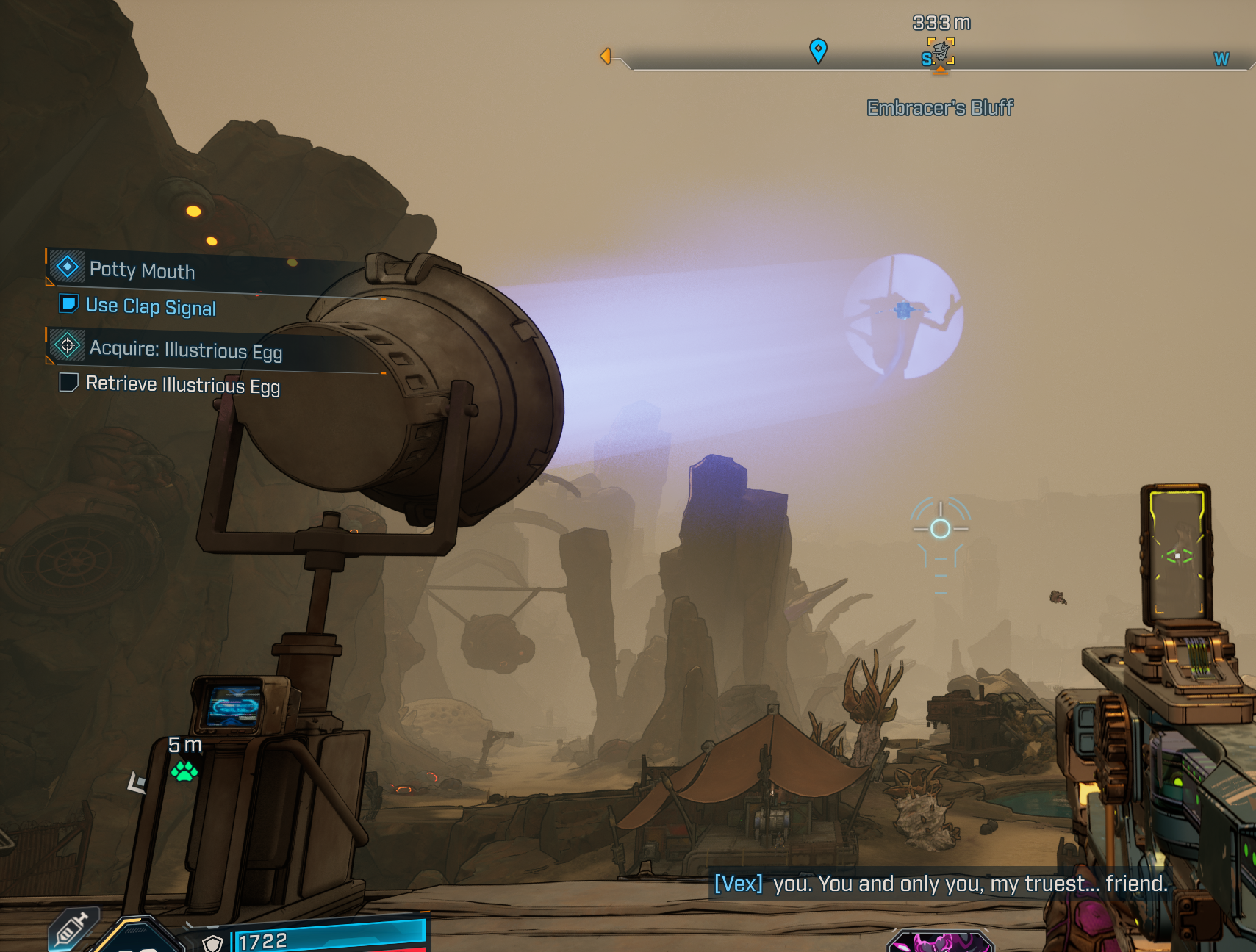Click the green paw pet marker
The width and height of the screenshot is (1256, 952).
point(184,771)
